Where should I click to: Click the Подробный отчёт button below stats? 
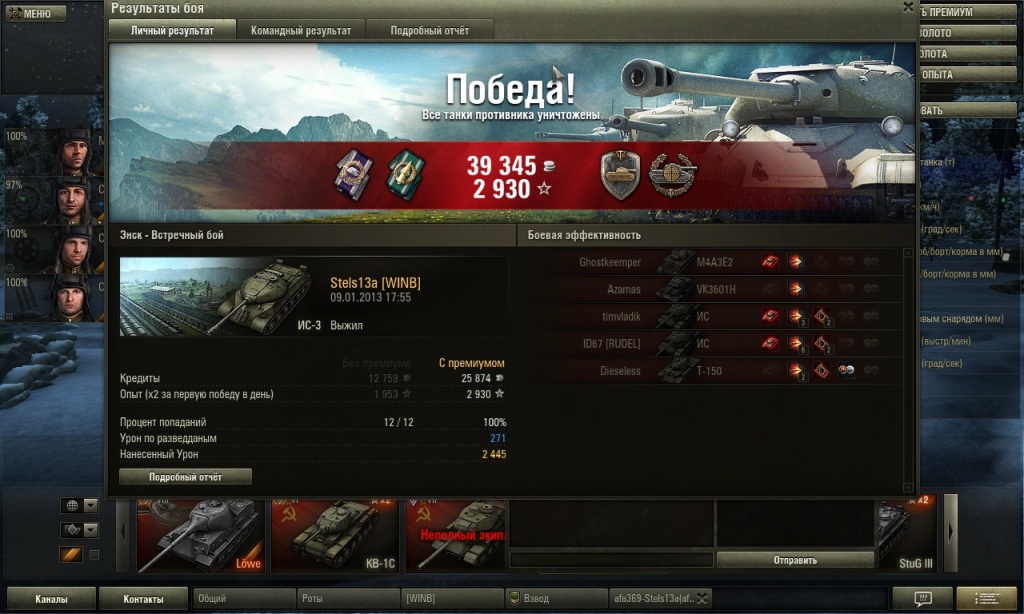[x=185, y=477]
